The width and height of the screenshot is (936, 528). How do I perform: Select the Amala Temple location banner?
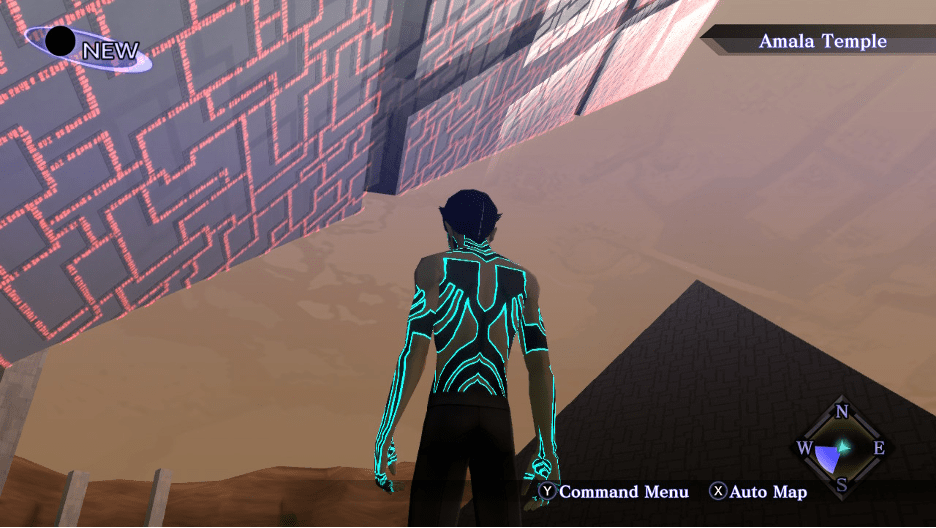pos(822,42)
